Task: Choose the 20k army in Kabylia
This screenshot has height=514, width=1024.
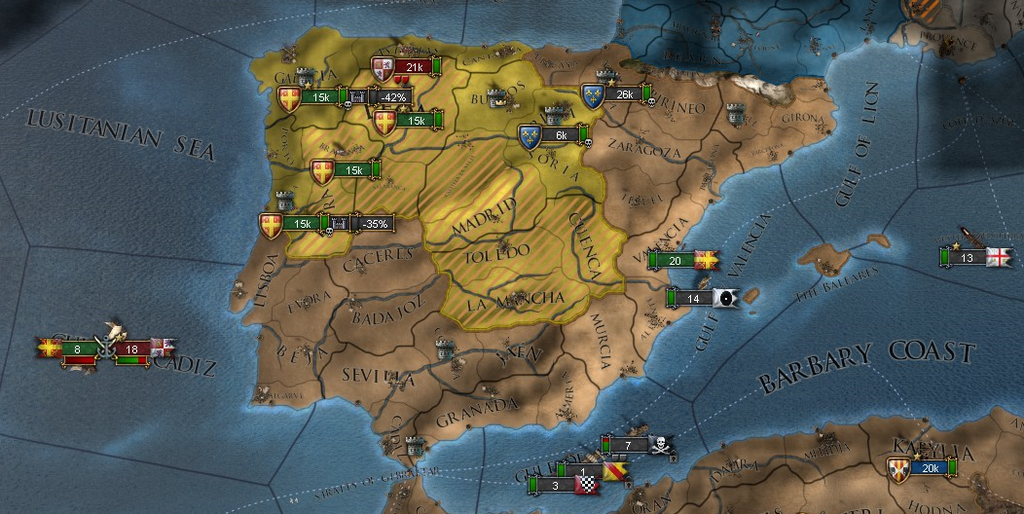Action: tap(929, 468)
